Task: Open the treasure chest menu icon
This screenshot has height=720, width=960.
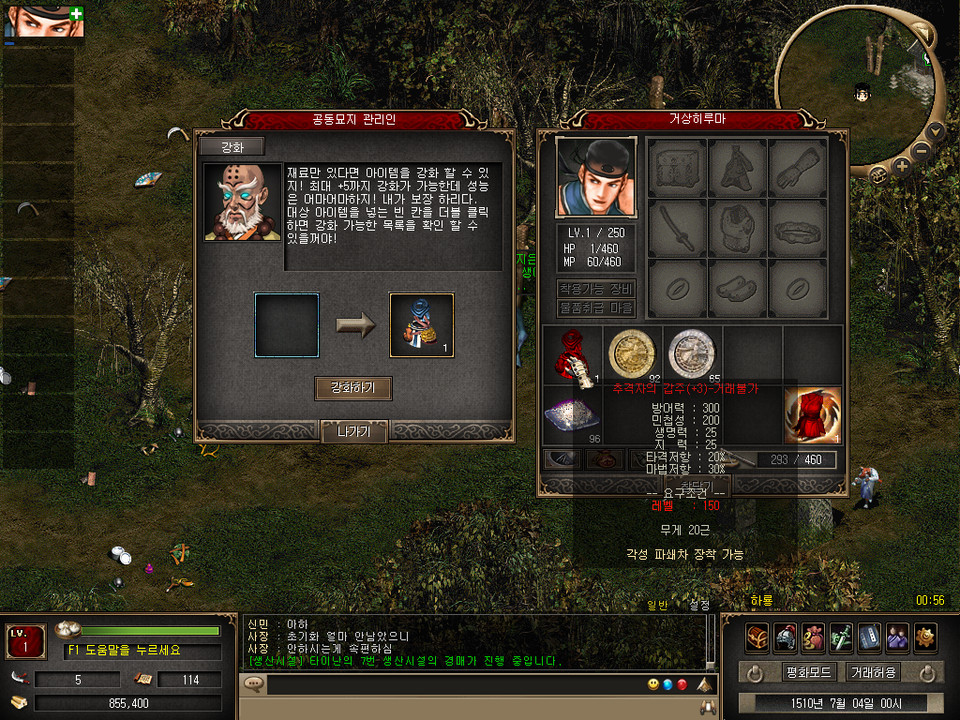Action: click(757, 635)
